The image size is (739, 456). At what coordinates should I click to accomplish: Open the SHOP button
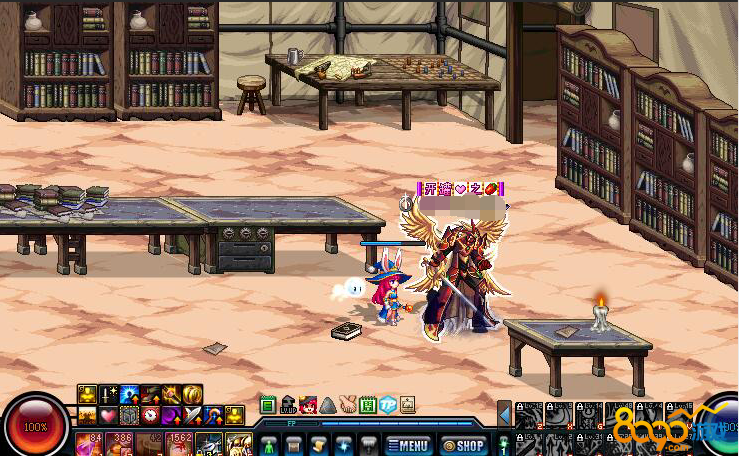pyautogui.click(x=463, y=445)
